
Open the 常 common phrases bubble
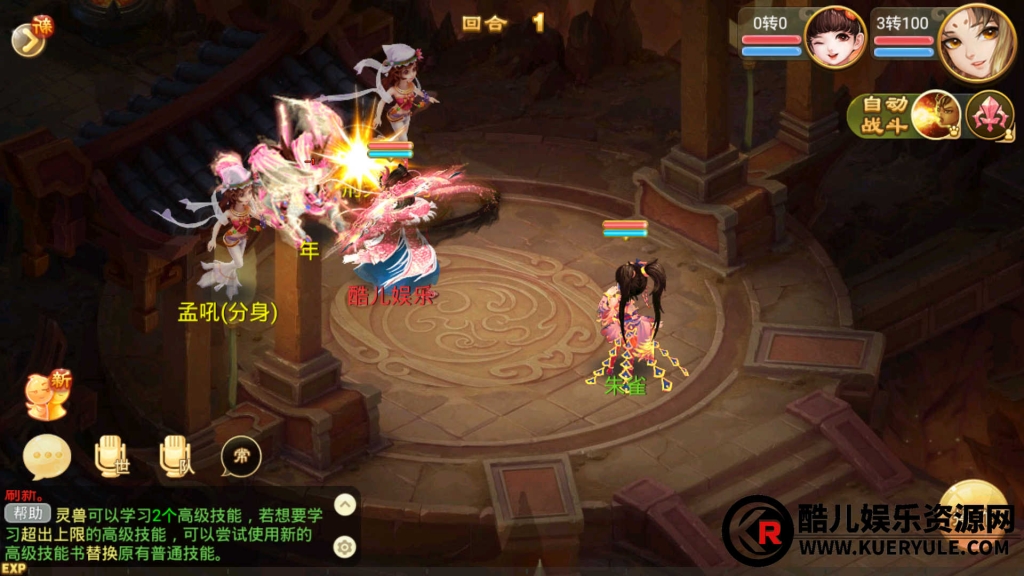pos(241,457)
